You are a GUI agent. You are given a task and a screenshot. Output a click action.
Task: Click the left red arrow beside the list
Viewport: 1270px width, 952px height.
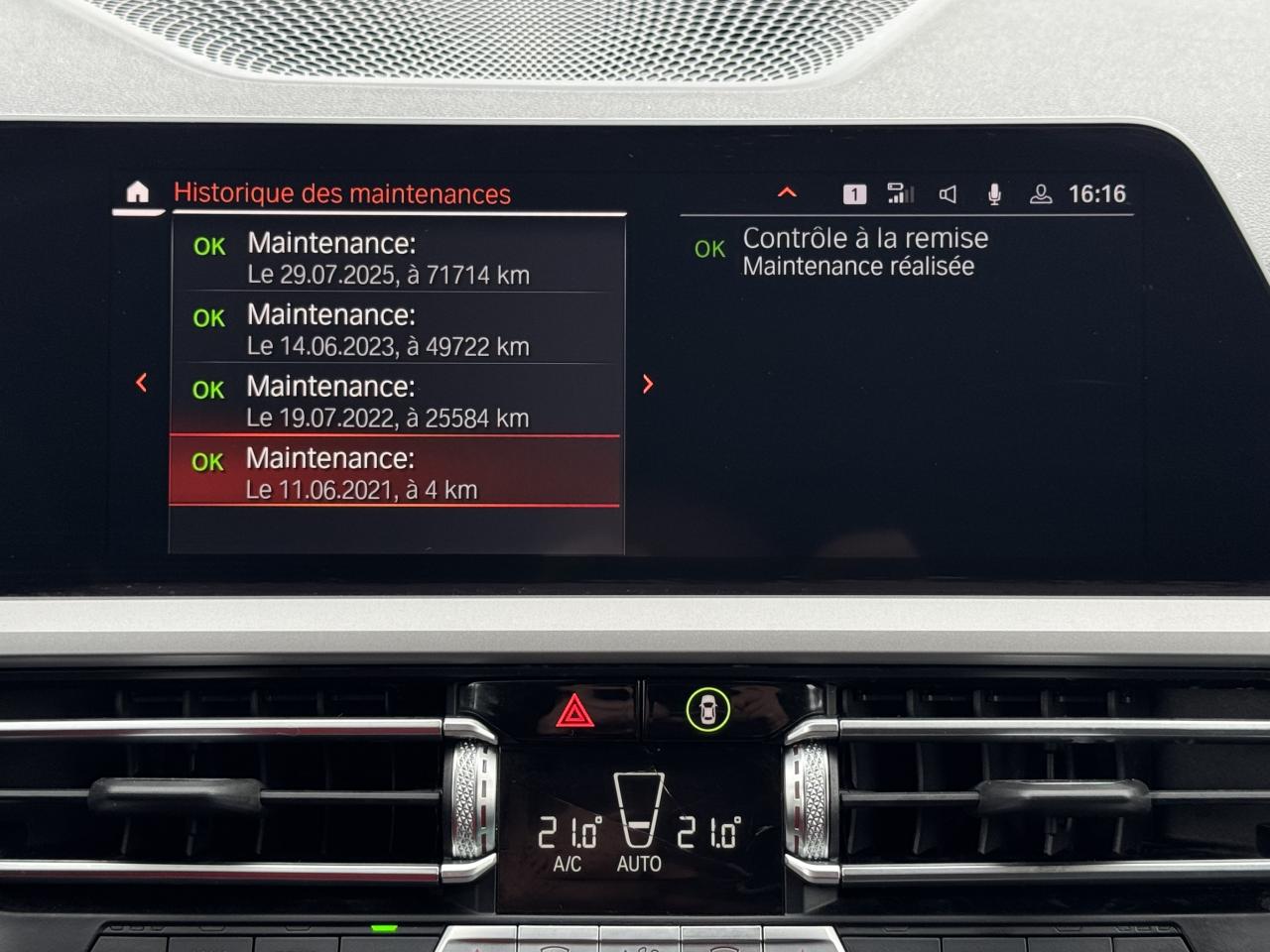pyautogui.click(x=142, y=383)
